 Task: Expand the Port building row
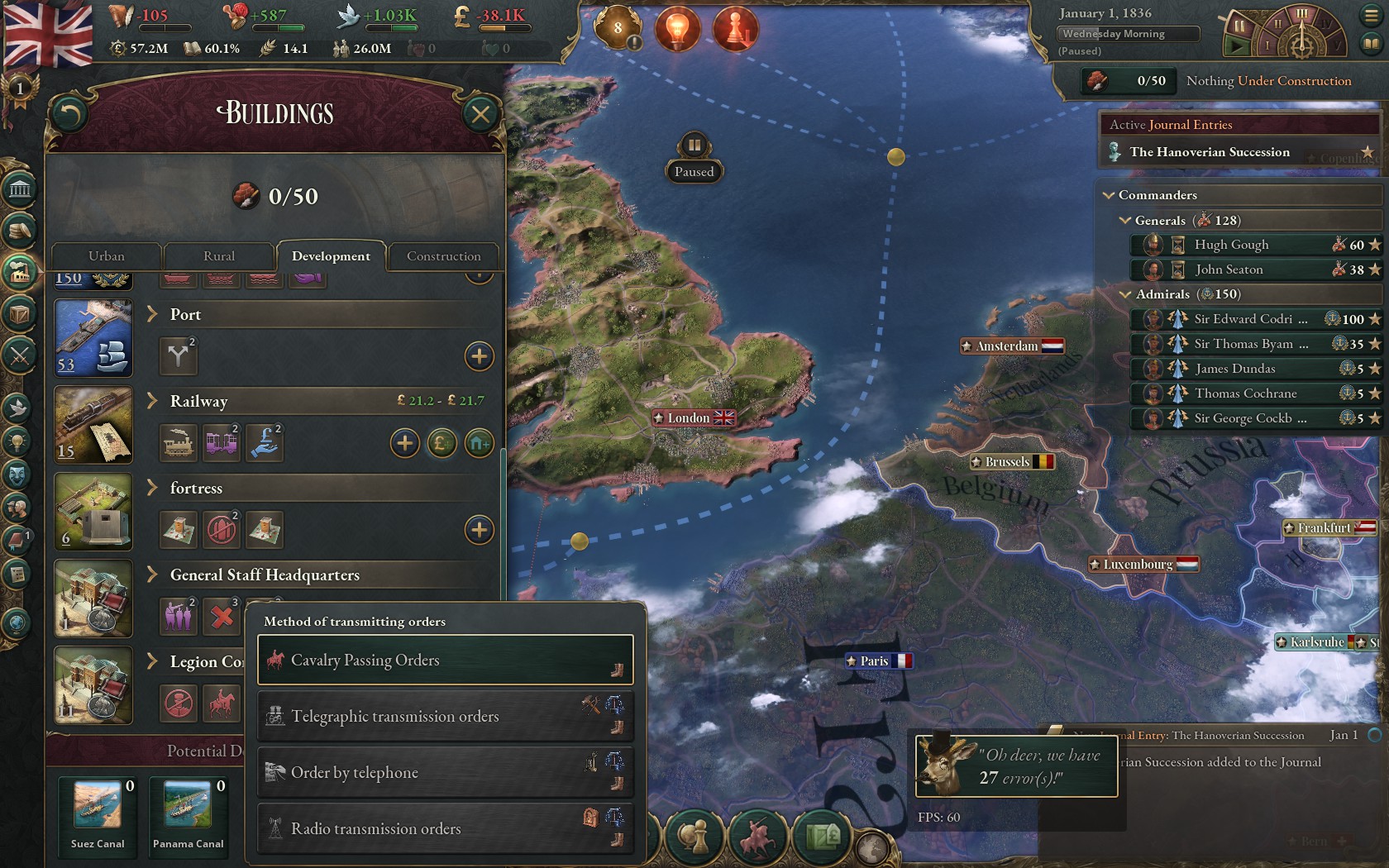click(152, 314)
